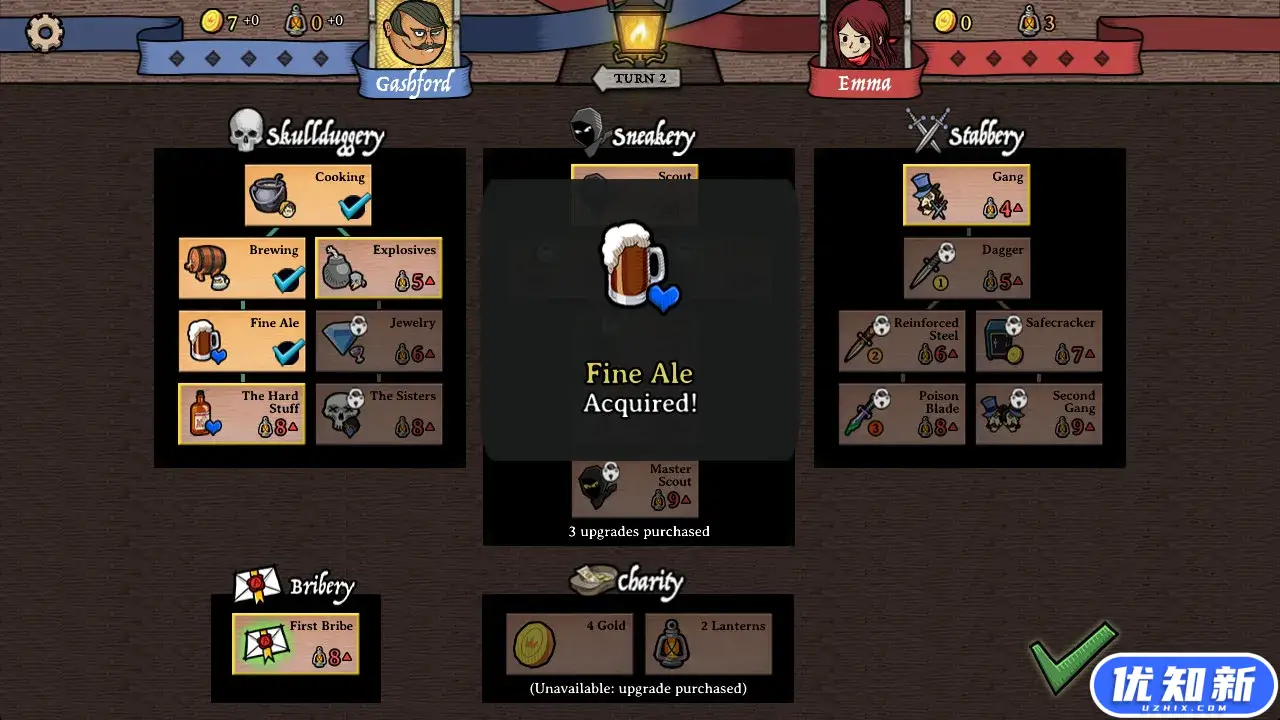1280x720 pixels.
Task: Select the Poison Blade upgrade
Action: click(x=902, y=414)
